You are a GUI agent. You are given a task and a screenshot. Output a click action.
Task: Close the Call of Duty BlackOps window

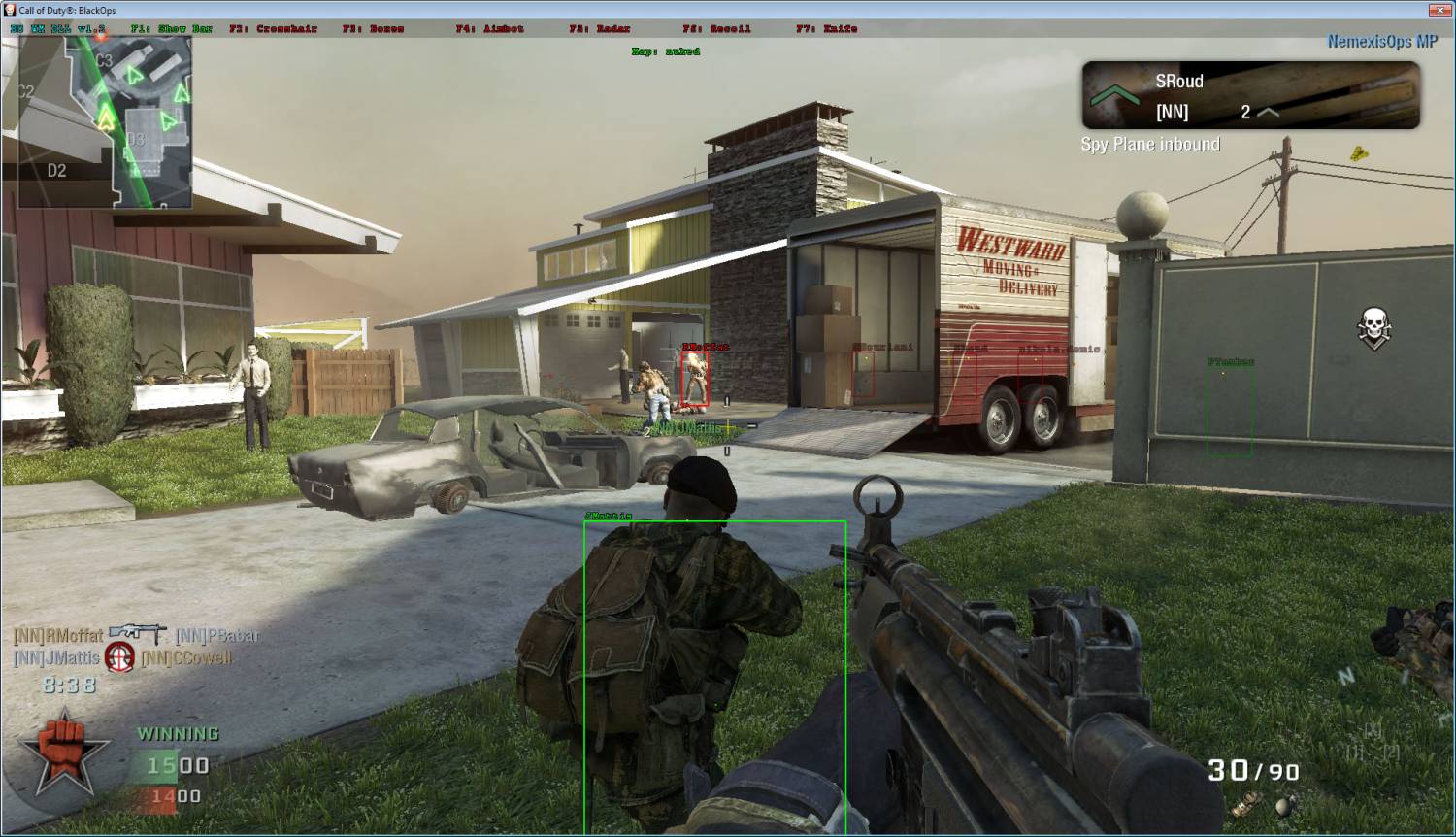[1439, 10]
